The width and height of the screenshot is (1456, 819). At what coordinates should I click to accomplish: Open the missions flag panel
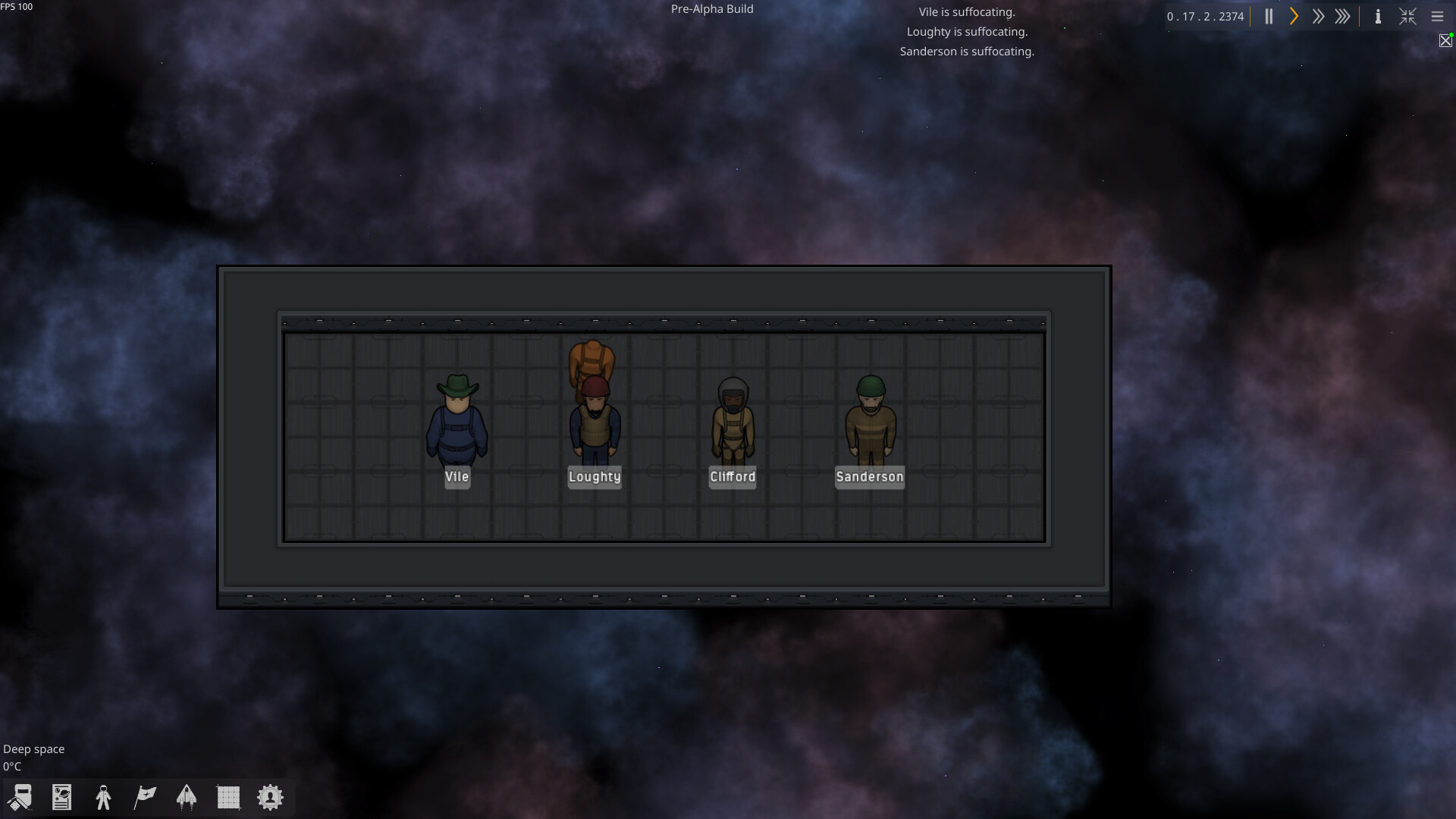[x=144, y=797]
